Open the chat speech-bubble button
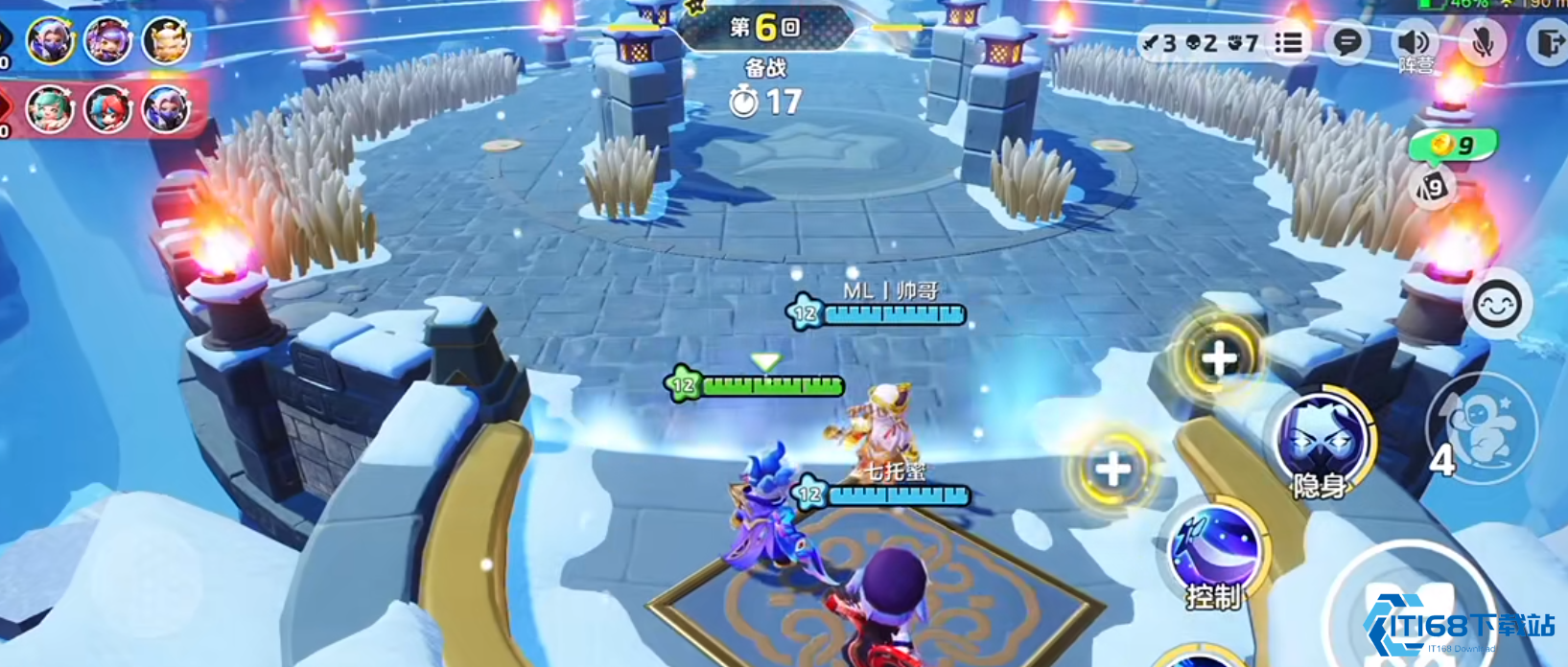Image resolution: width=1568 pixels, height=667 pixels. (1347, 42)
